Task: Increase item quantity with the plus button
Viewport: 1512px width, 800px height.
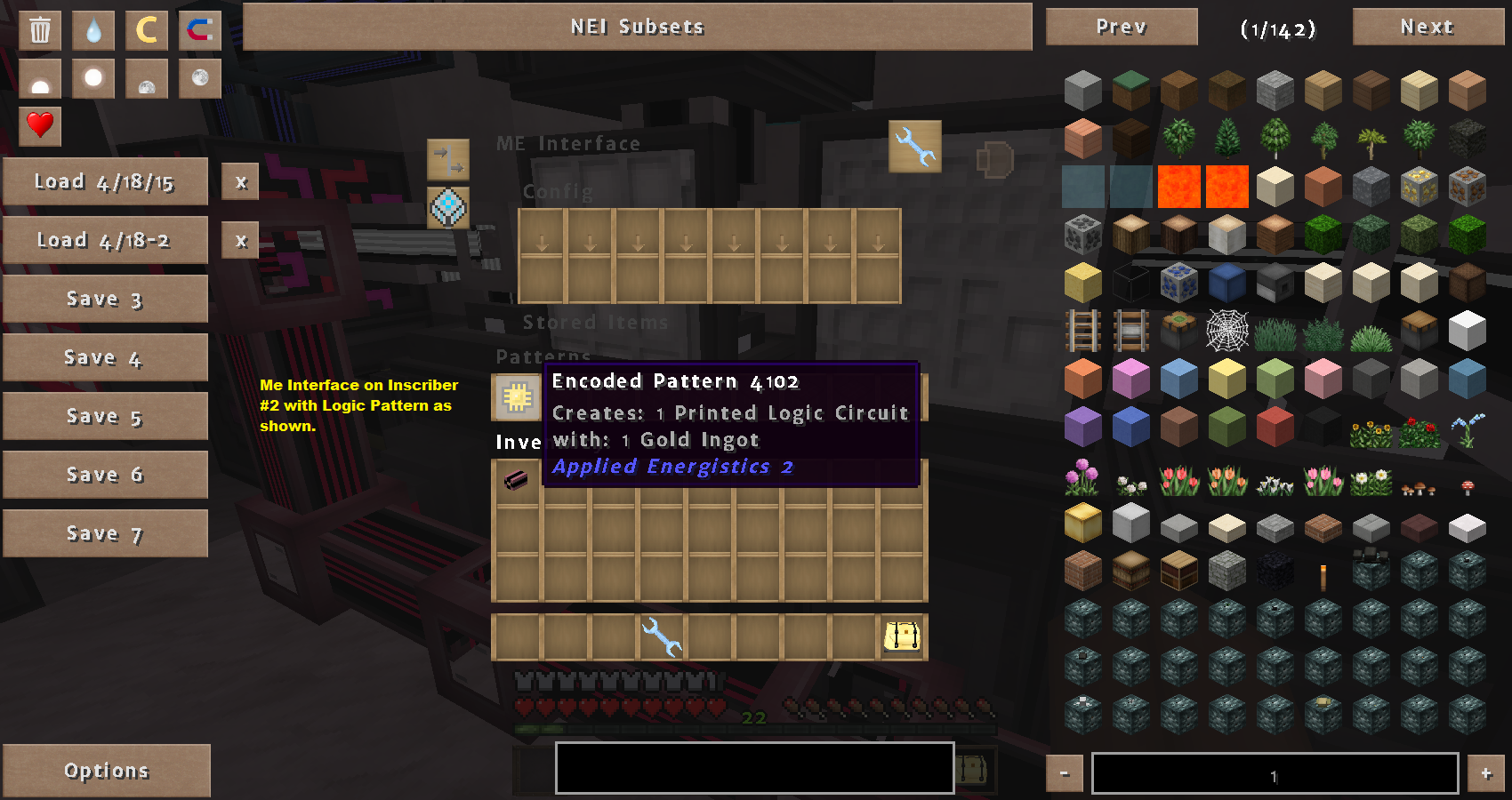Action: coord(1486,773)
